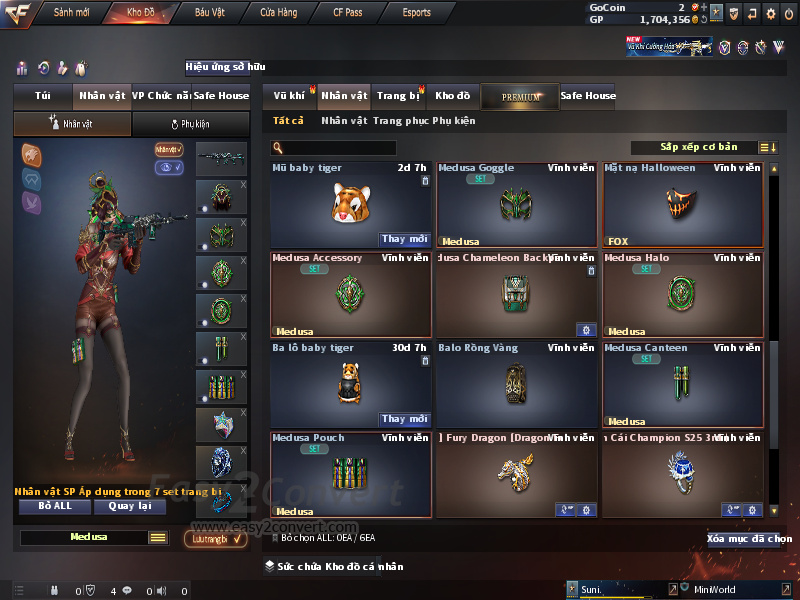This screenshot has width=800, height=600.
Task: Open the Sảnh mới lobby tab
Action: [x=71, y=13]
